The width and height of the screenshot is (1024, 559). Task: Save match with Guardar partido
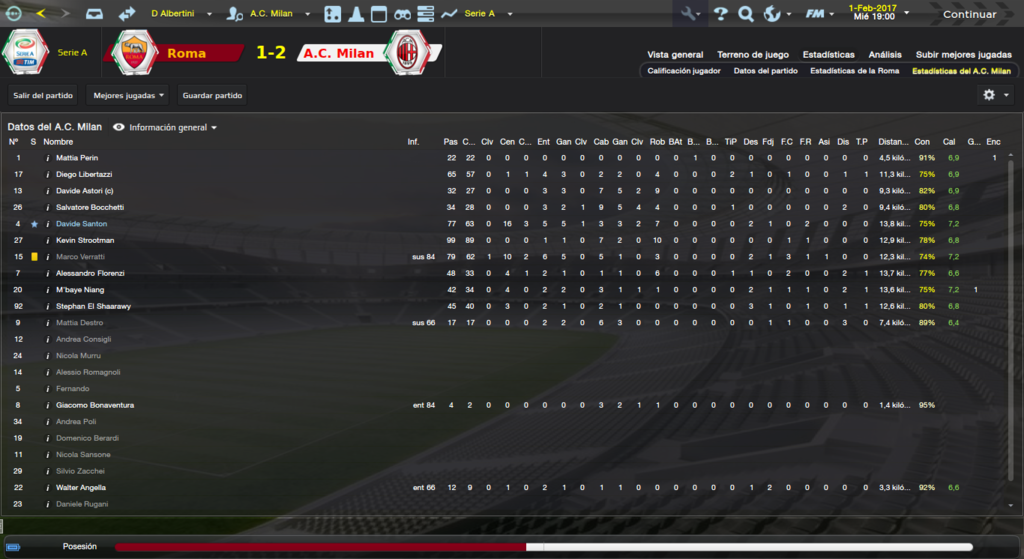[x=211, y=95]
